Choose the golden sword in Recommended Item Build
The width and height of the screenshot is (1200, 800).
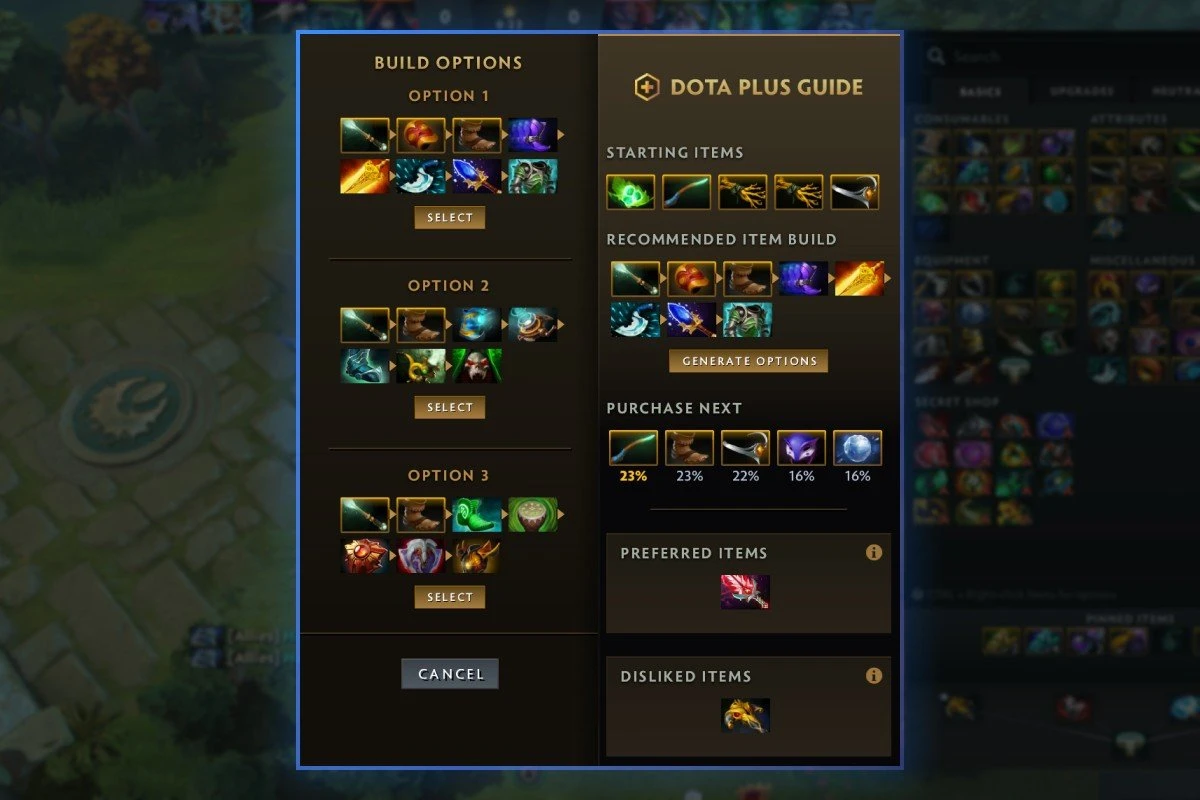pyautogui.click(x=859, y=279)
